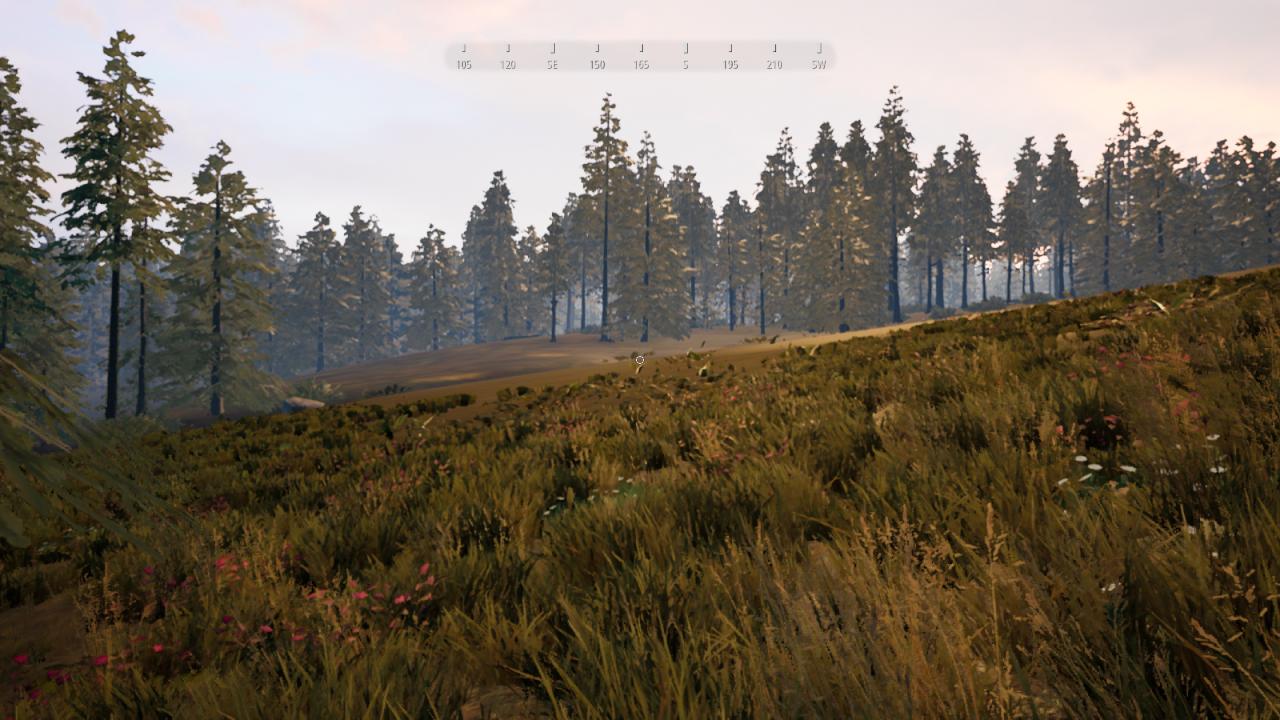Click the tick mark above the S label
Image resolution: width=1280 pixels, height=720 pixels.
[685, 47]
